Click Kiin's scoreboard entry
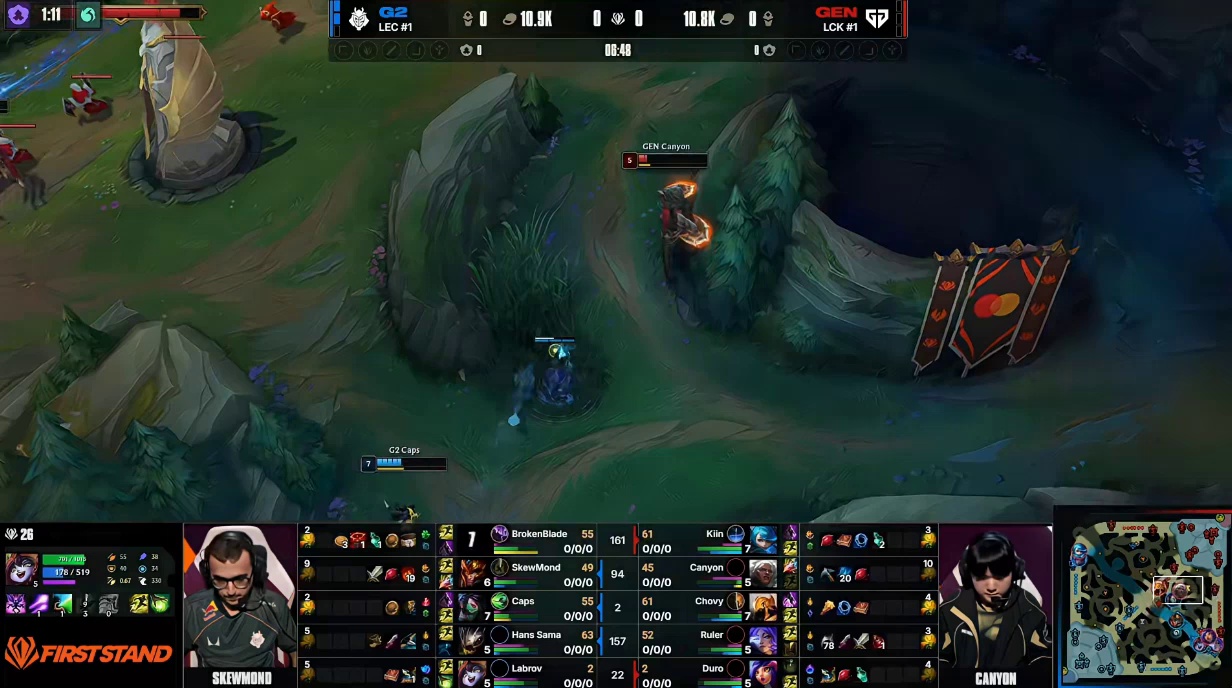 700,540
